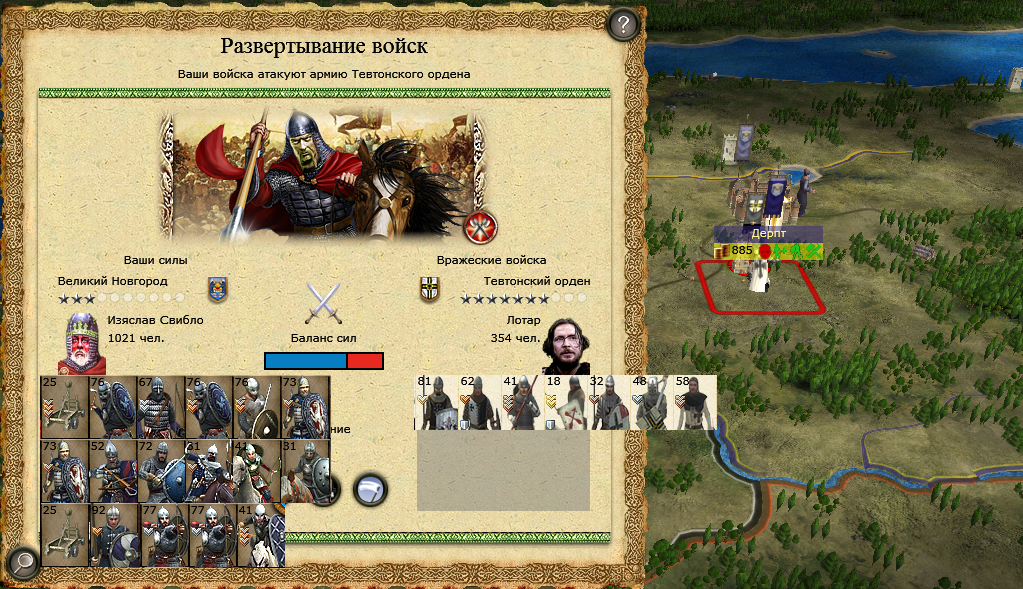1023x589 pixels.
Task: Click the round white flag button
Action: pos(370,488)
